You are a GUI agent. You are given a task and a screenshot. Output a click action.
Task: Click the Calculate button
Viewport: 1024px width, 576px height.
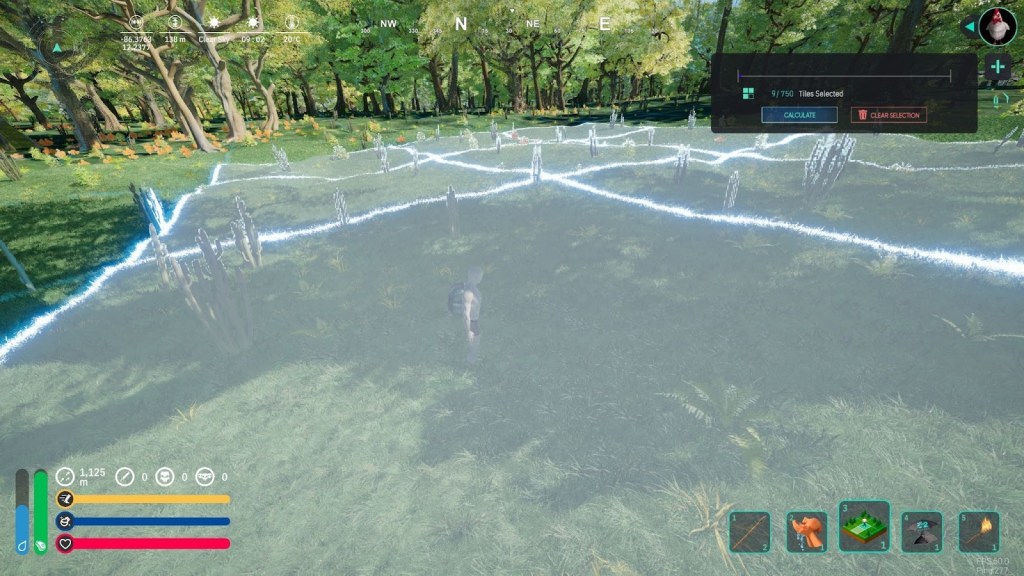click(x=799, y=115)
